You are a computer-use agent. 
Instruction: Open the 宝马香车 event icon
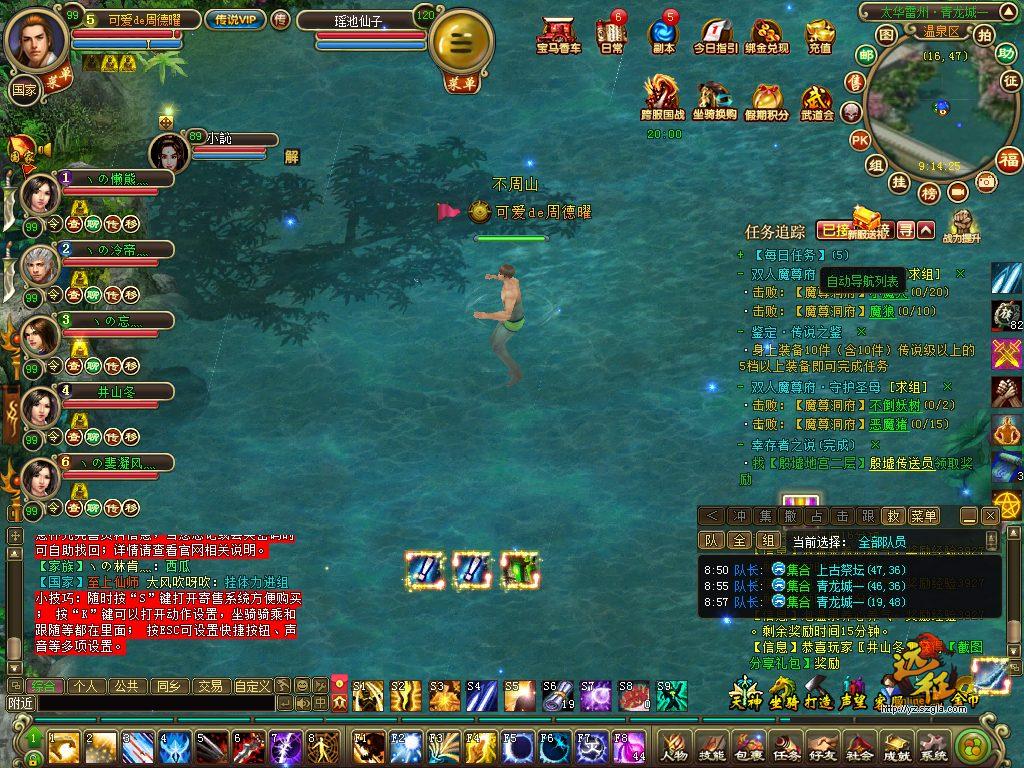coord(558,35)
